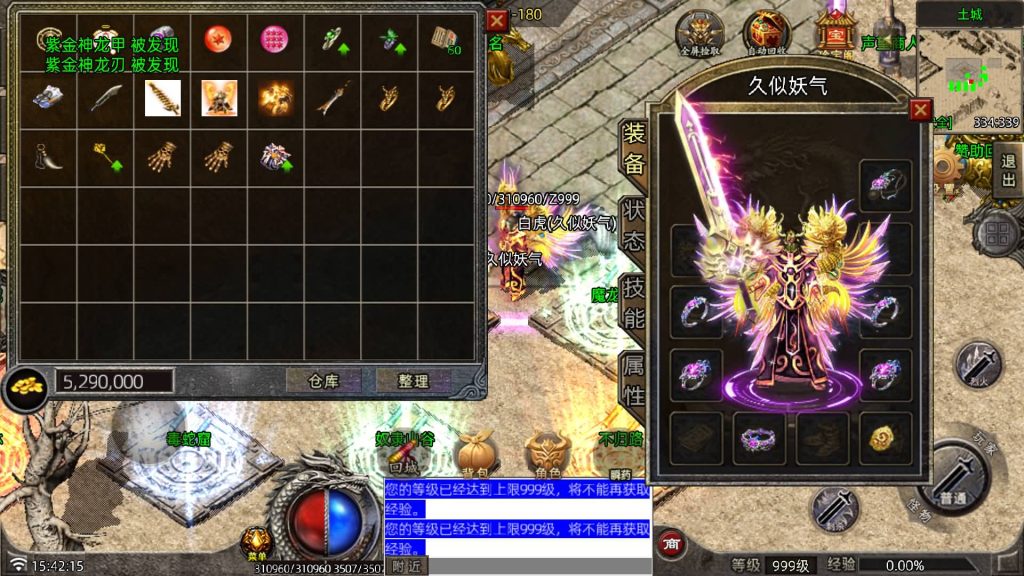Select the white horn item slot
1024x576 pixels.
click(47, 155)
